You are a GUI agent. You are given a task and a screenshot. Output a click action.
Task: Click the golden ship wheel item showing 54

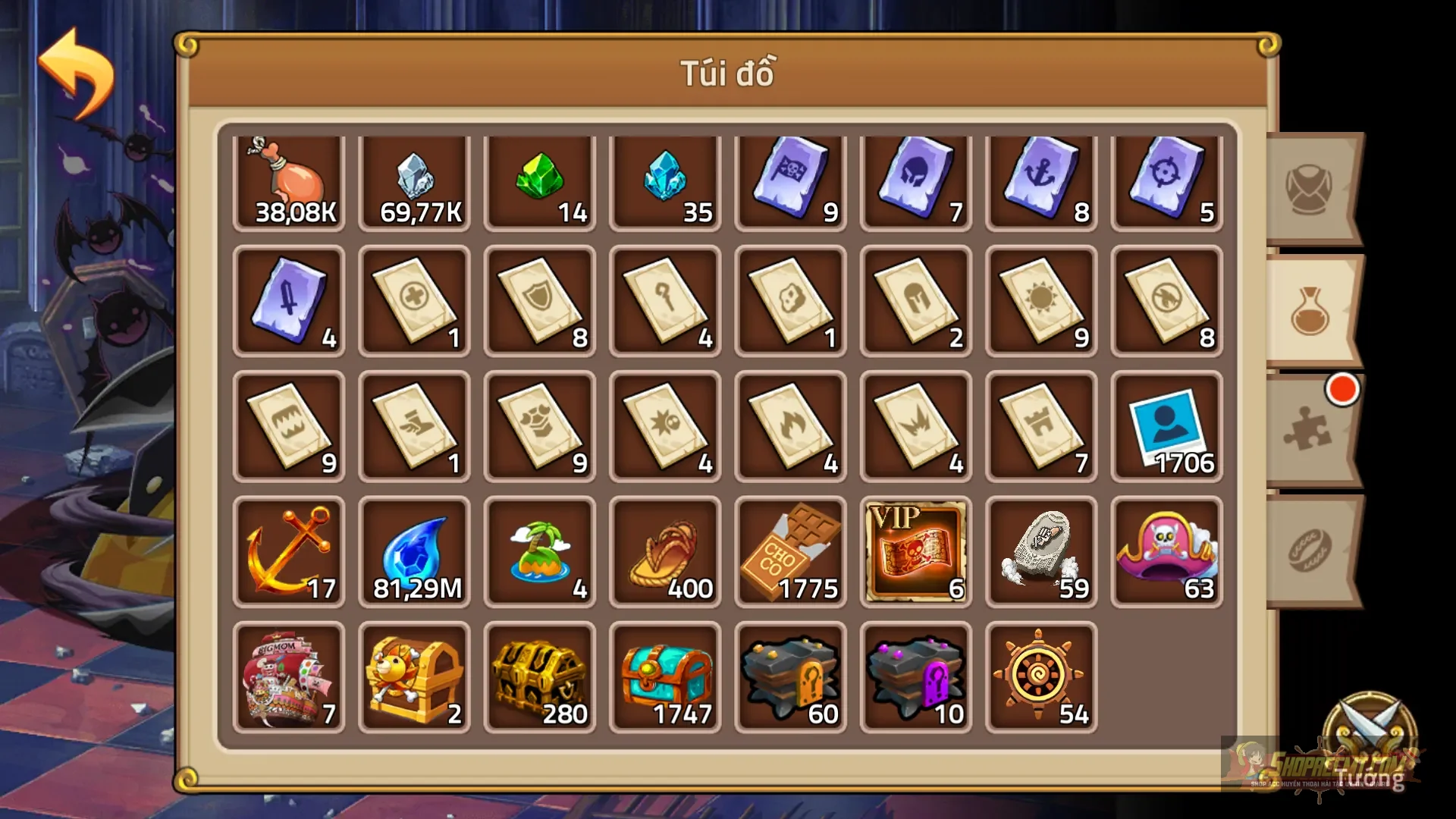(x=1039, y=675)
